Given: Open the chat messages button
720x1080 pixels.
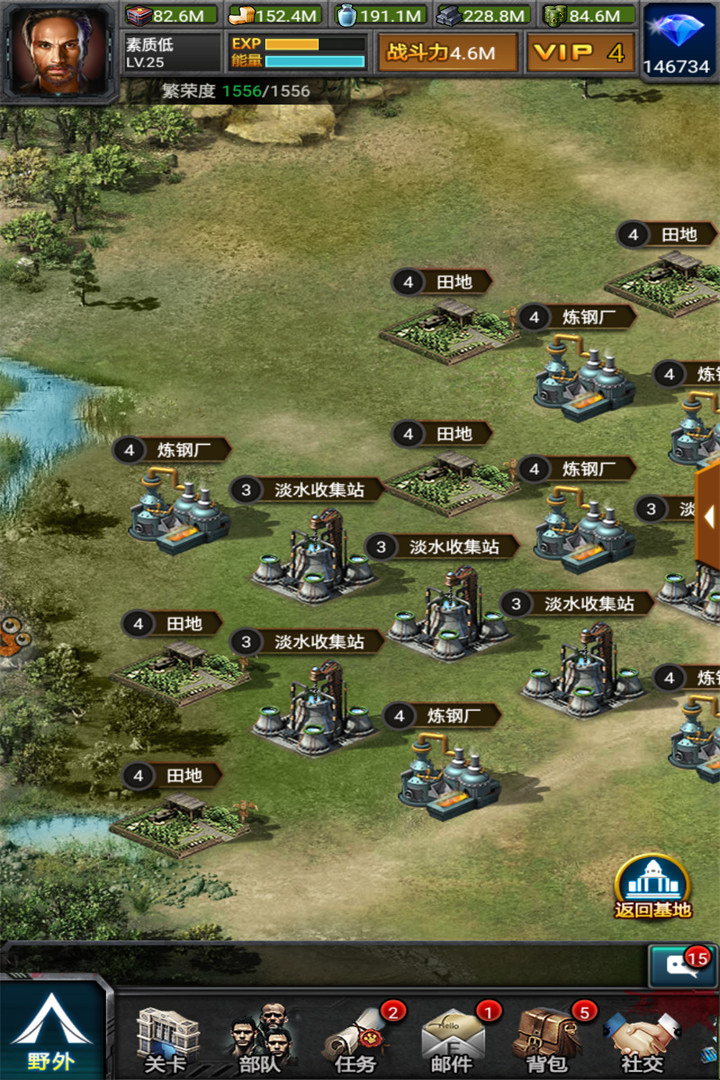Looking at the screenshot, I should (x=680, y=966).
